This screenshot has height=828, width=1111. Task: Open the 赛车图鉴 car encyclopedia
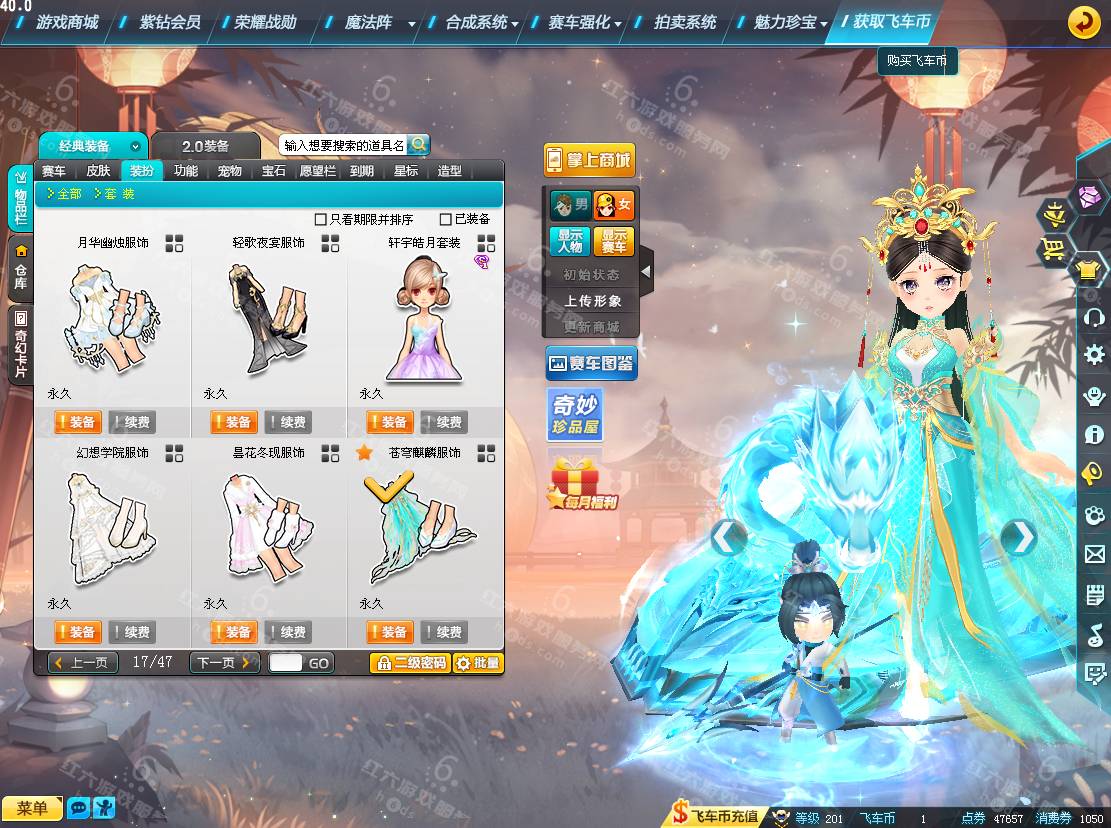tap(591, 364)
